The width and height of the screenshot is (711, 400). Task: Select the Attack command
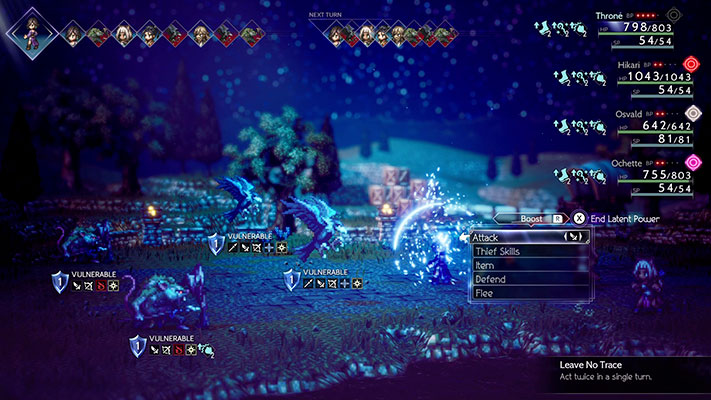coord(529,237)
